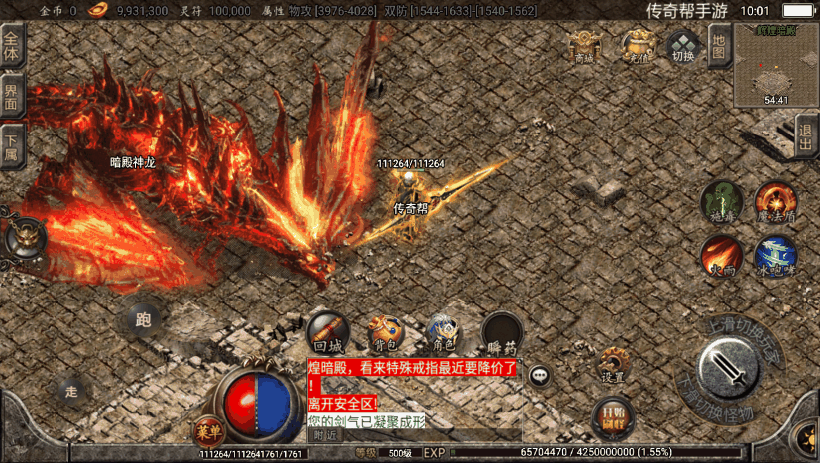Open the 角色 character sheet

443,333
